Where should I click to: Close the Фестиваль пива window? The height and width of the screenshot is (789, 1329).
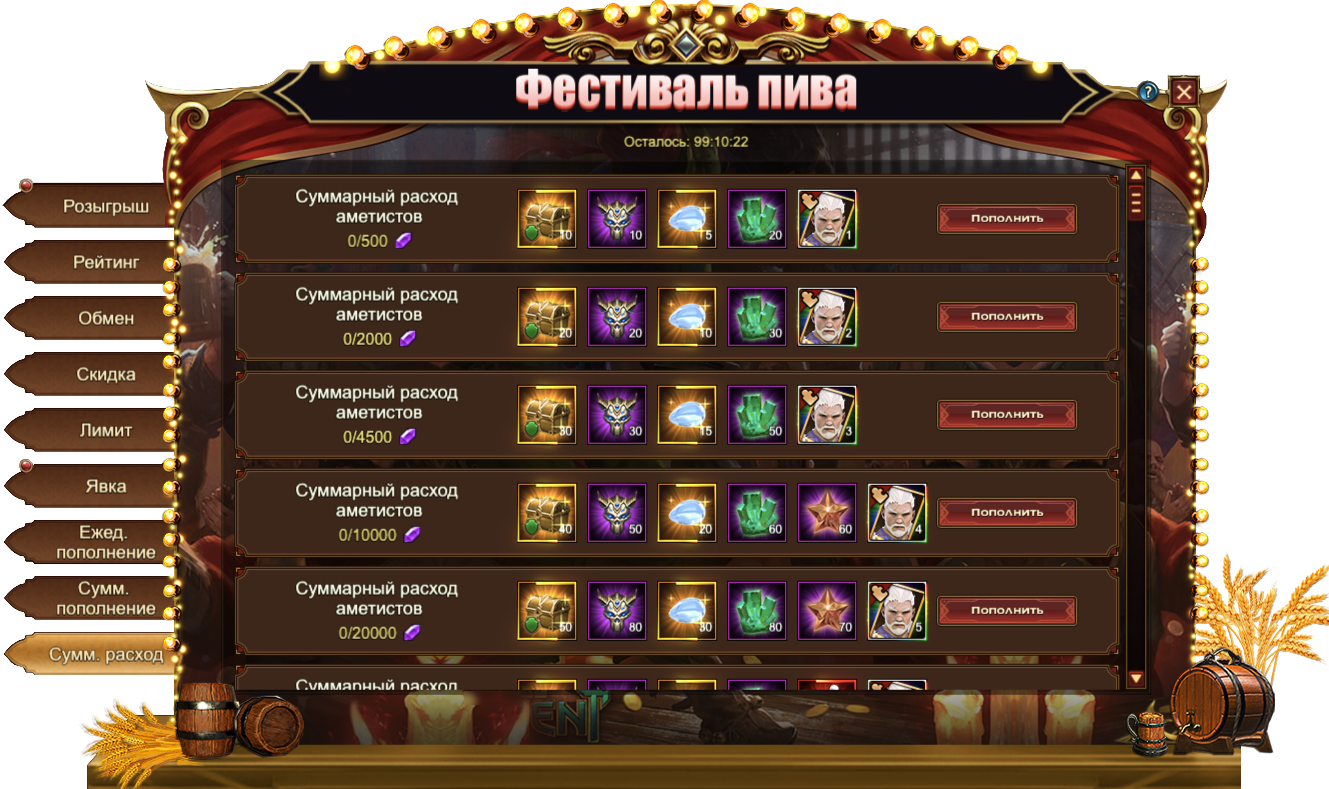[x=1184, y=93]
